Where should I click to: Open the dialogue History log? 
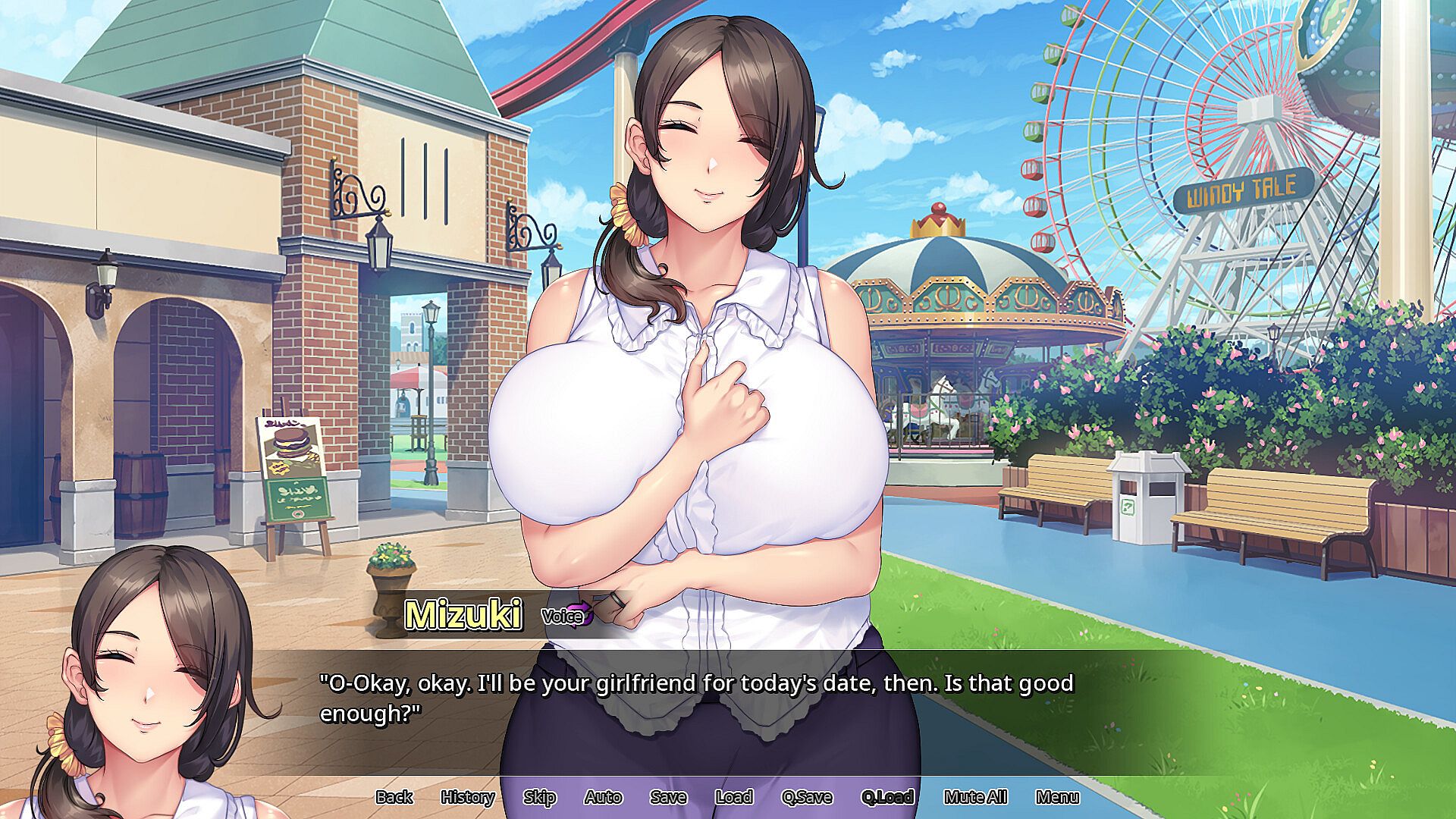coord(467,797)
